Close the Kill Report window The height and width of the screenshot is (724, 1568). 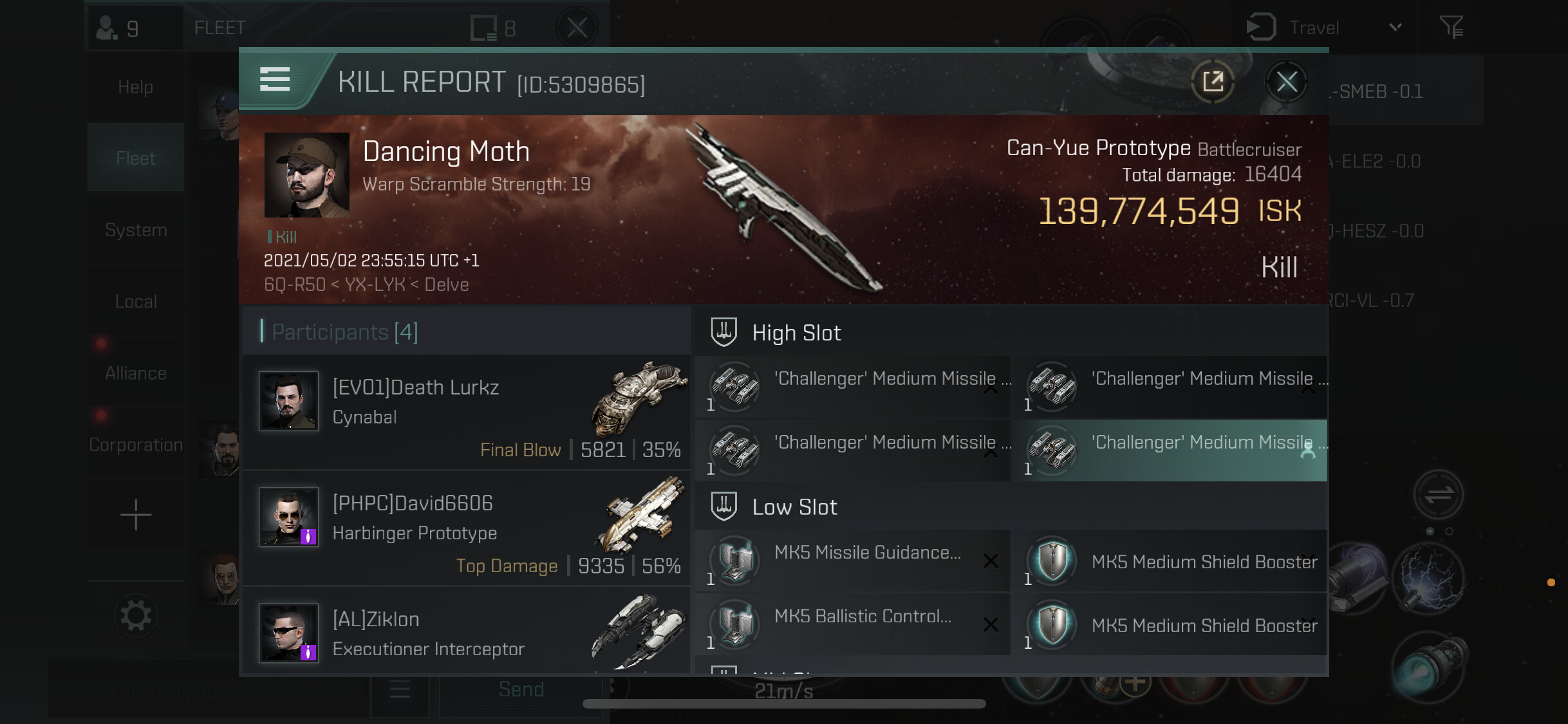(x=1287, y=82)
